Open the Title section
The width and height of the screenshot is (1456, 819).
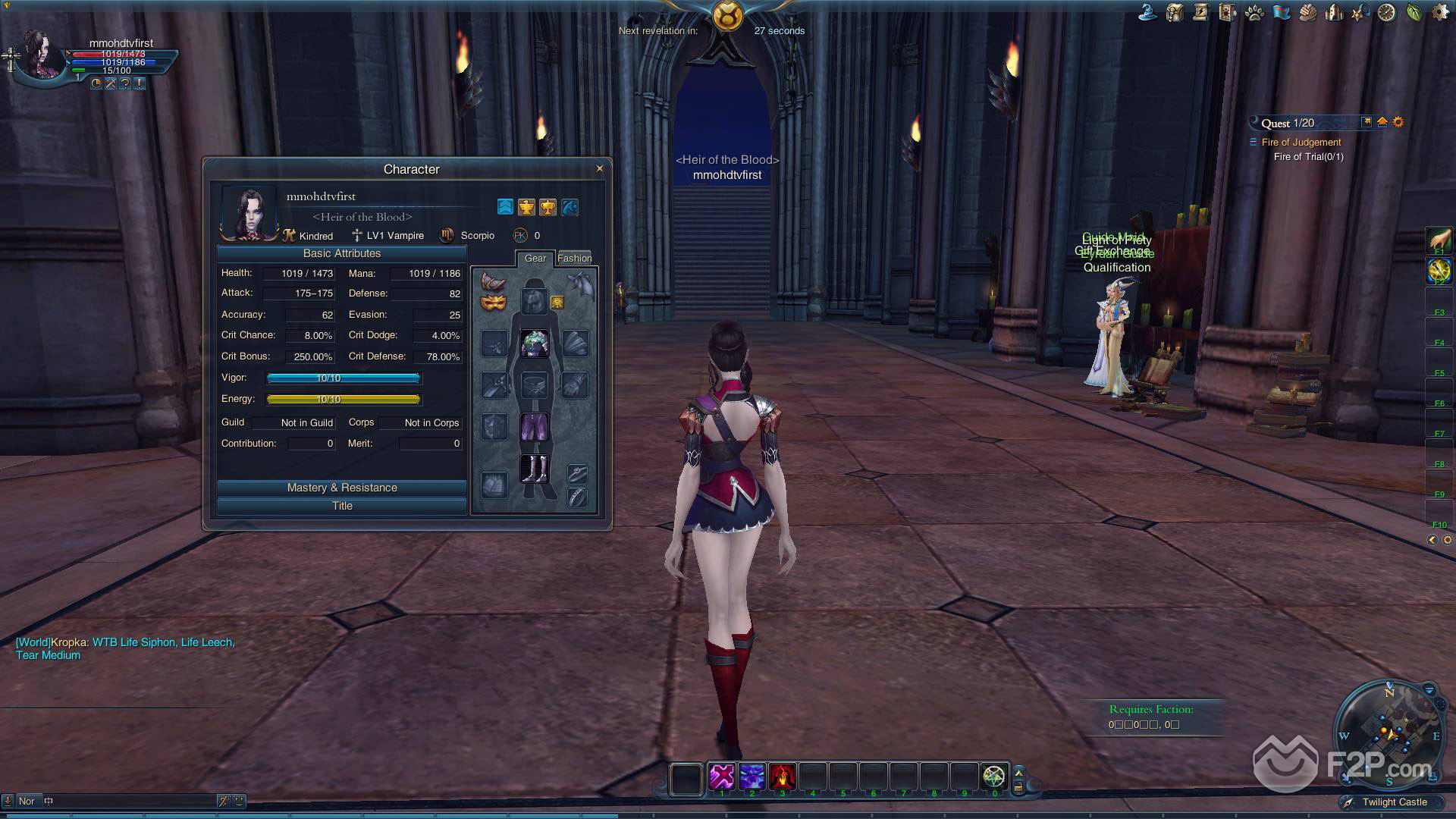coord(342,506)
